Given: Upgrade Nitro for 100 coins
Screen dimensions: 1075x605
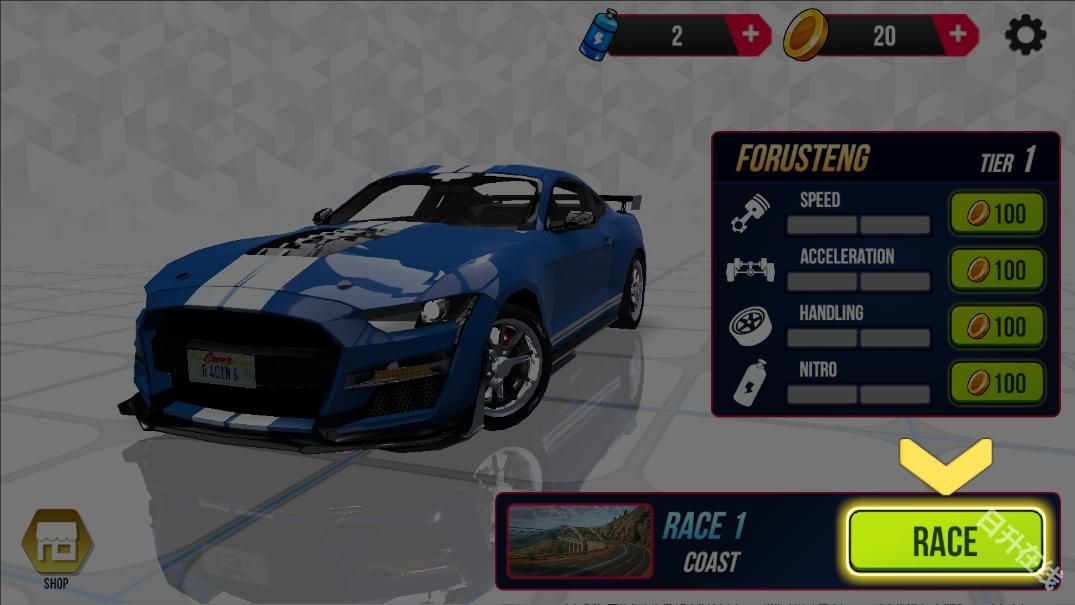Looking at the screenshot, I should pos(996,382).
